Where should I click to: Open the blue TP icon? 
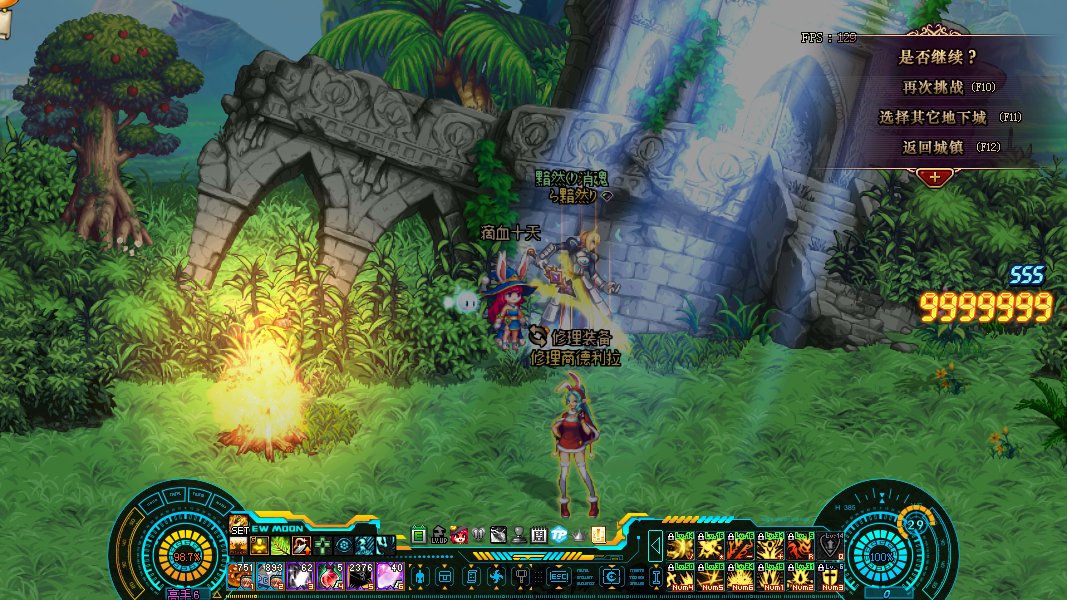[559, 535]
